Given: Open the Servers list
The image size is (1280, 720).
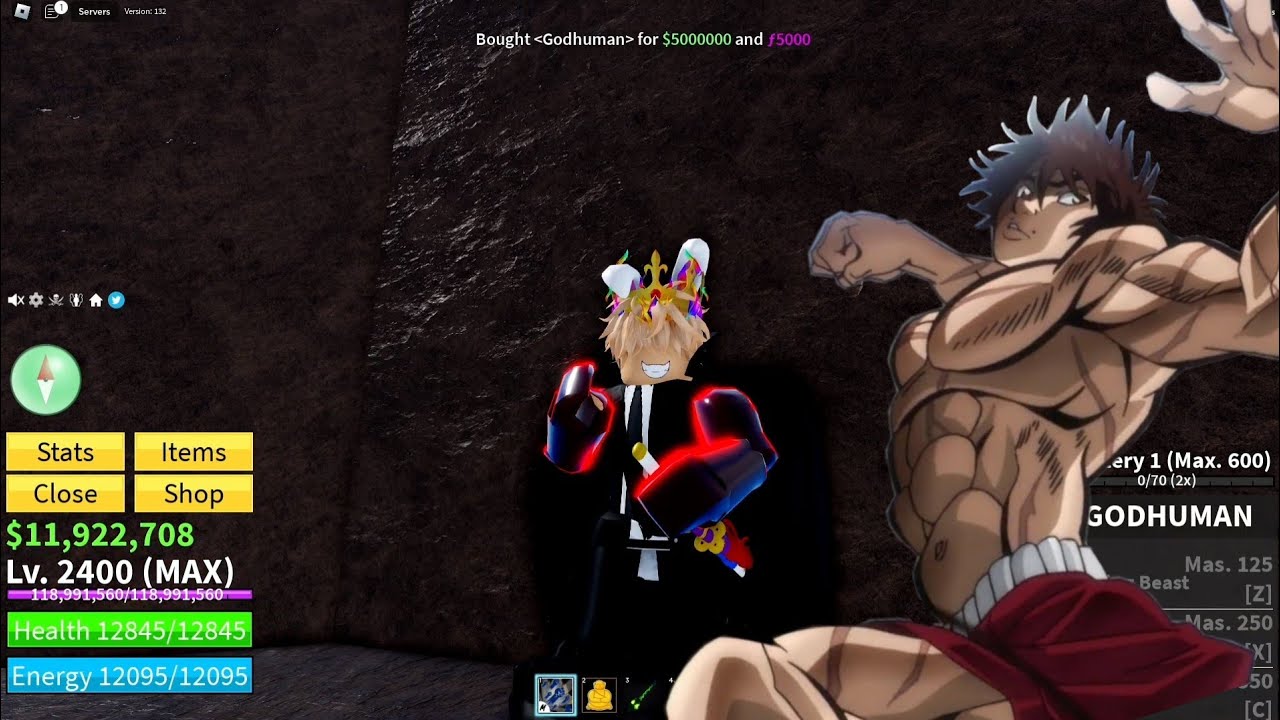Looking at the screenshot, I should [94, 12].
